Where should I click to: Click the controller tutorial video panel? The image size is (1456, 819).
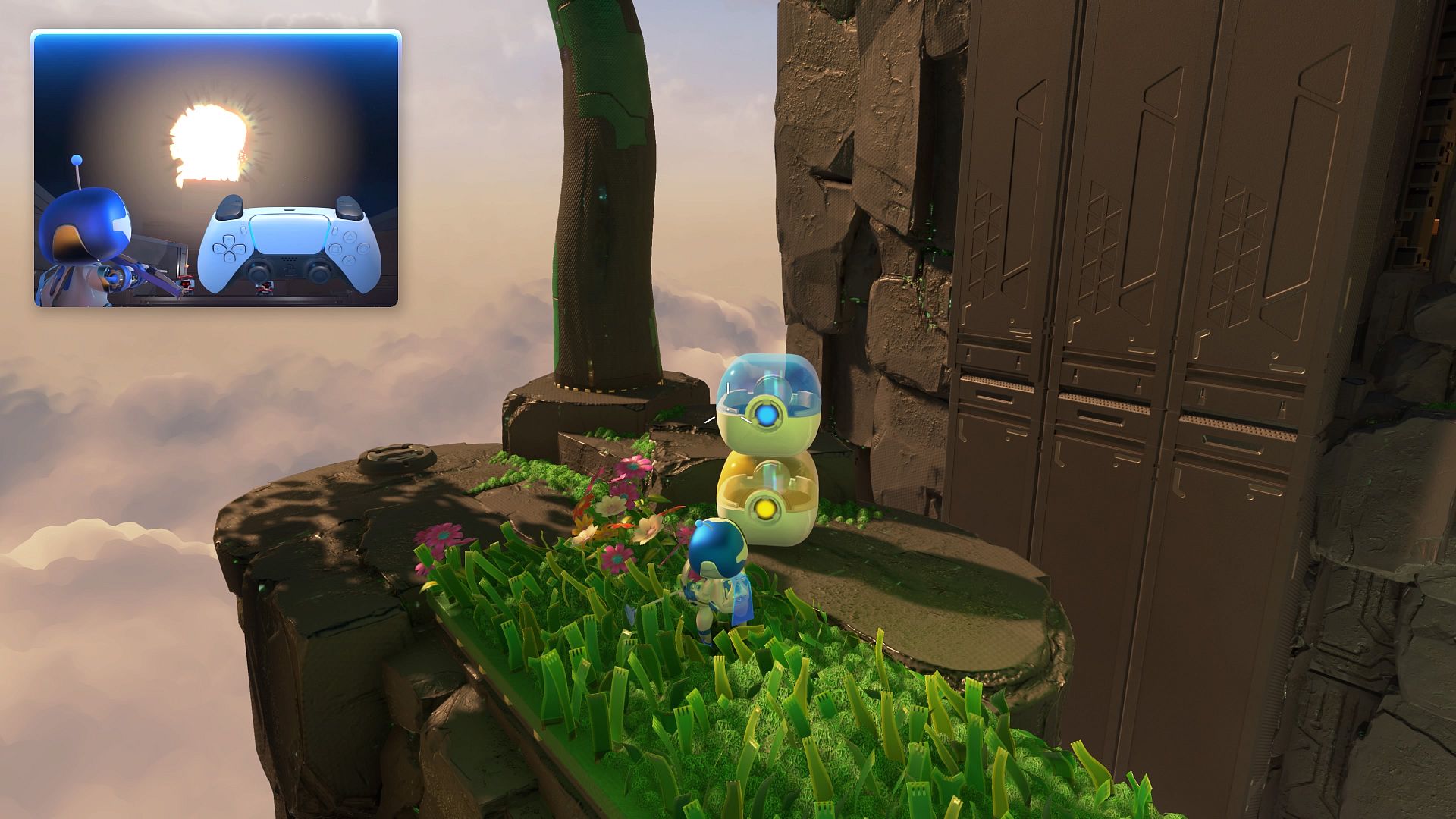click(x=215, y=168)
